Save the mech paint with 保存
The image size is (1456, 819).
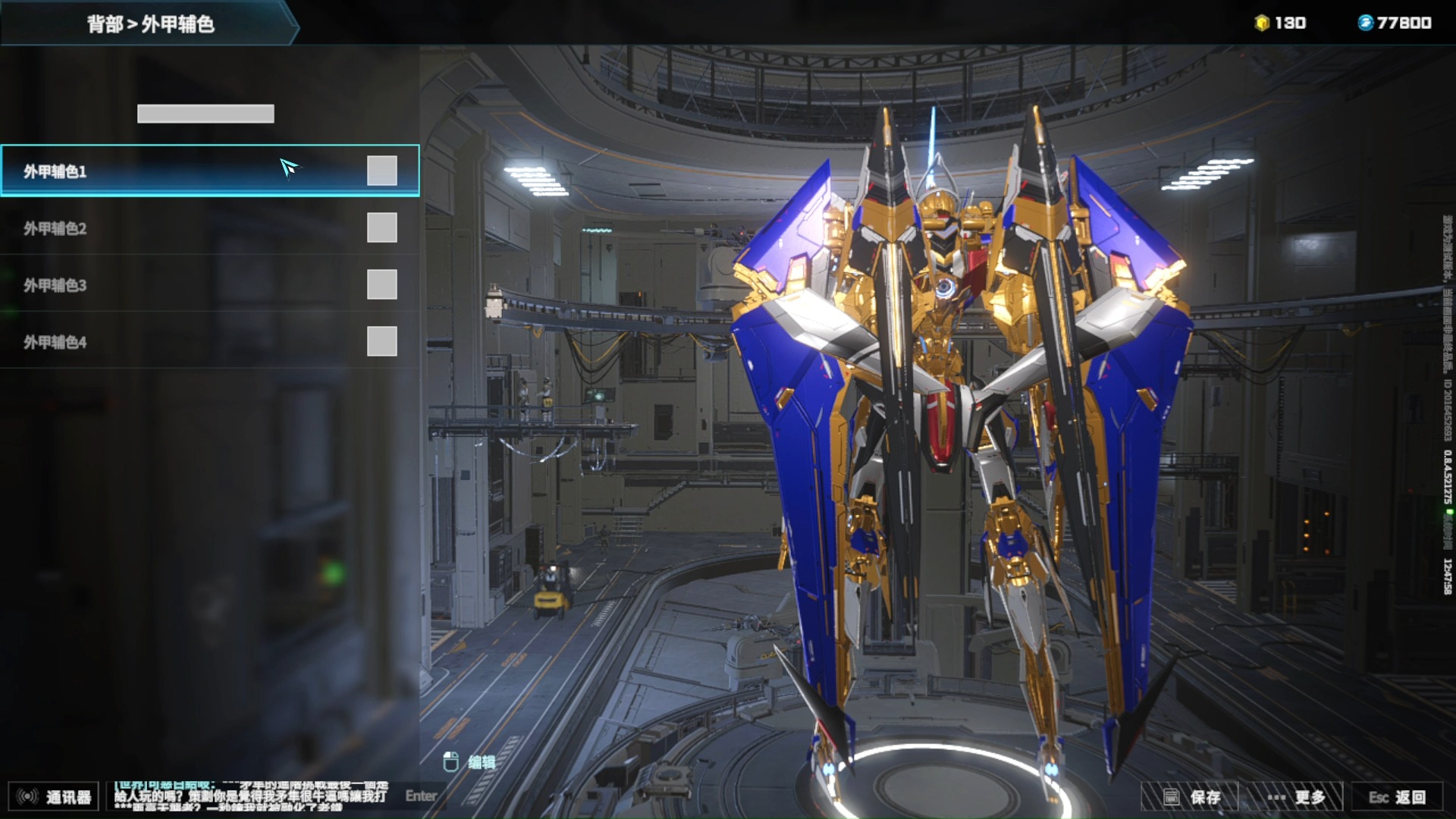pos(1191,797)
